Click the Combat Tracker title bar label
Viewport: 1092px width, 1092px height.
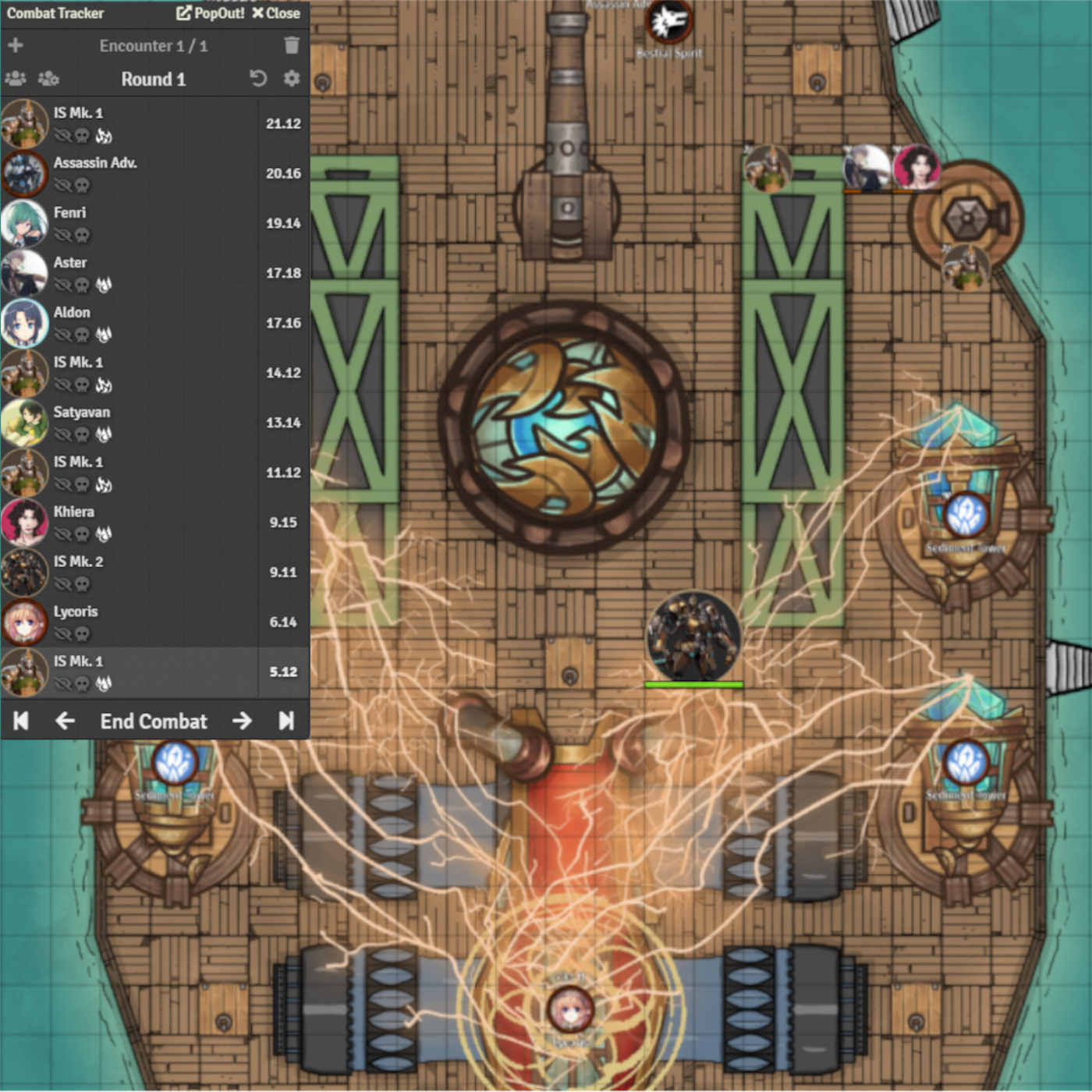[x=58, y=13]
